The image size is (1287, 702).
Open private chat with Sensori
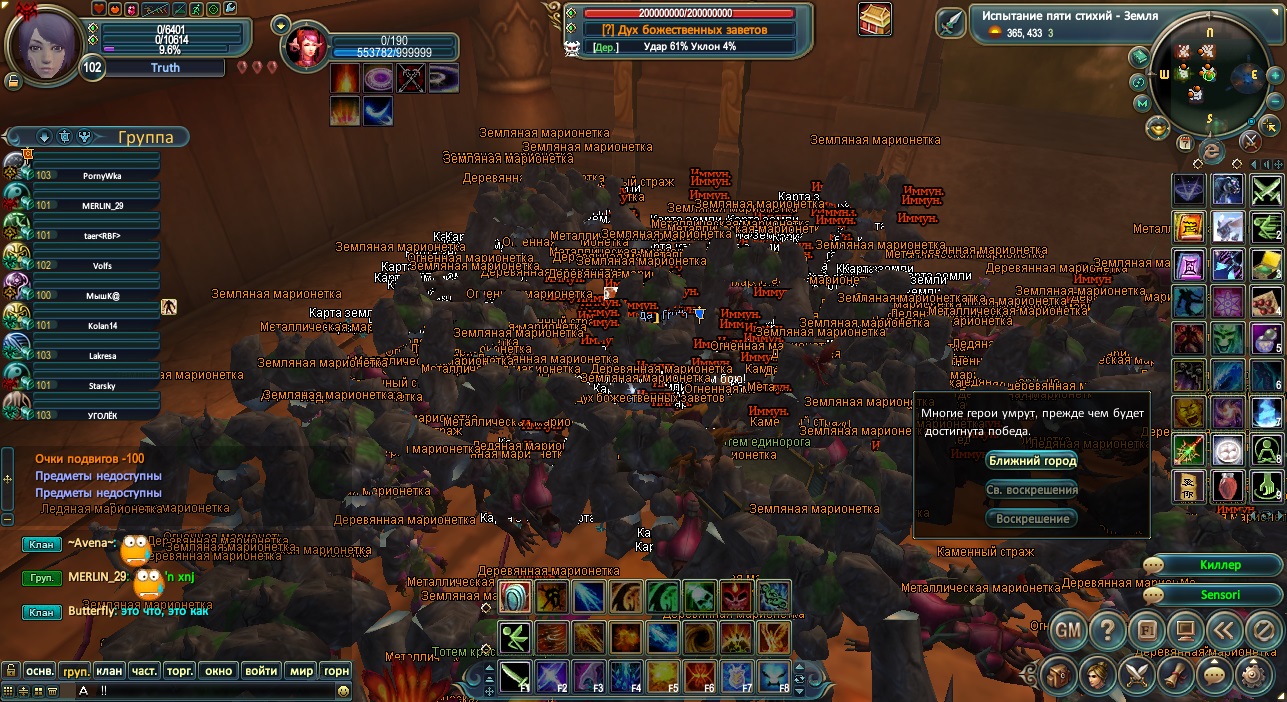pos(1219,595)
